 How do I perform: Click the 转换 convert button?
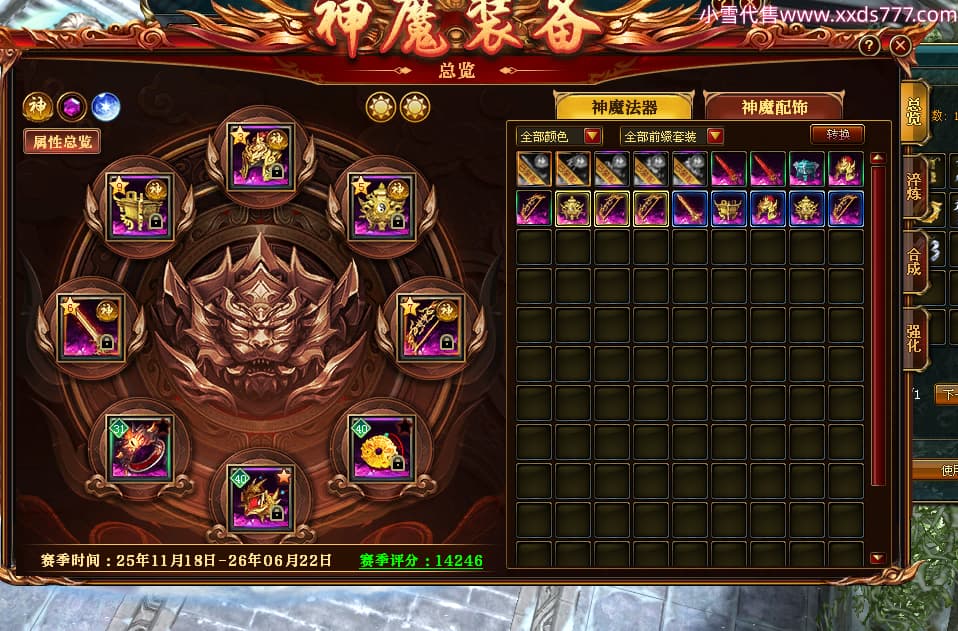coord(837,134)
